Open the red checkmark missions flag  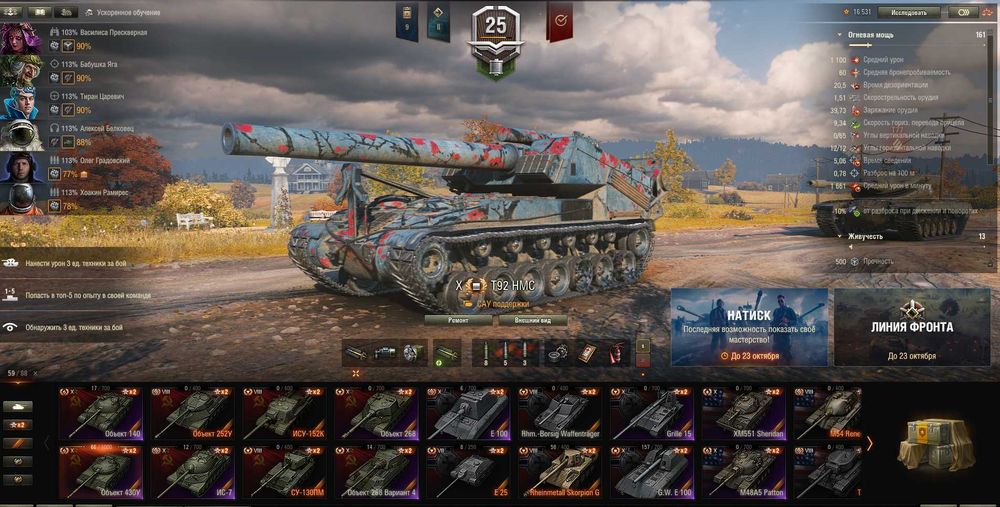[560, 20]
